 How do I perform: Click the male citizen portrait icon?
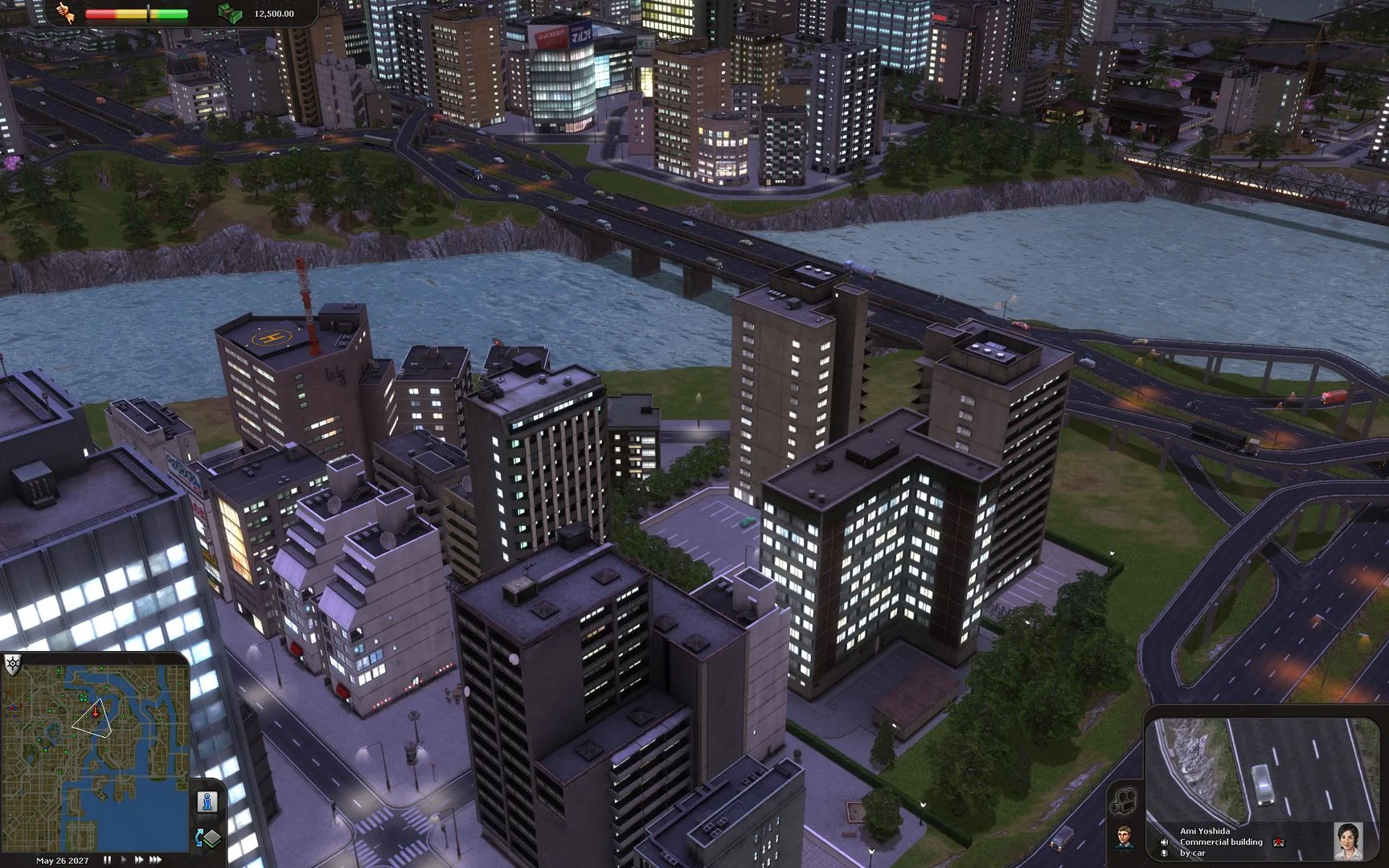point(1126,837)
